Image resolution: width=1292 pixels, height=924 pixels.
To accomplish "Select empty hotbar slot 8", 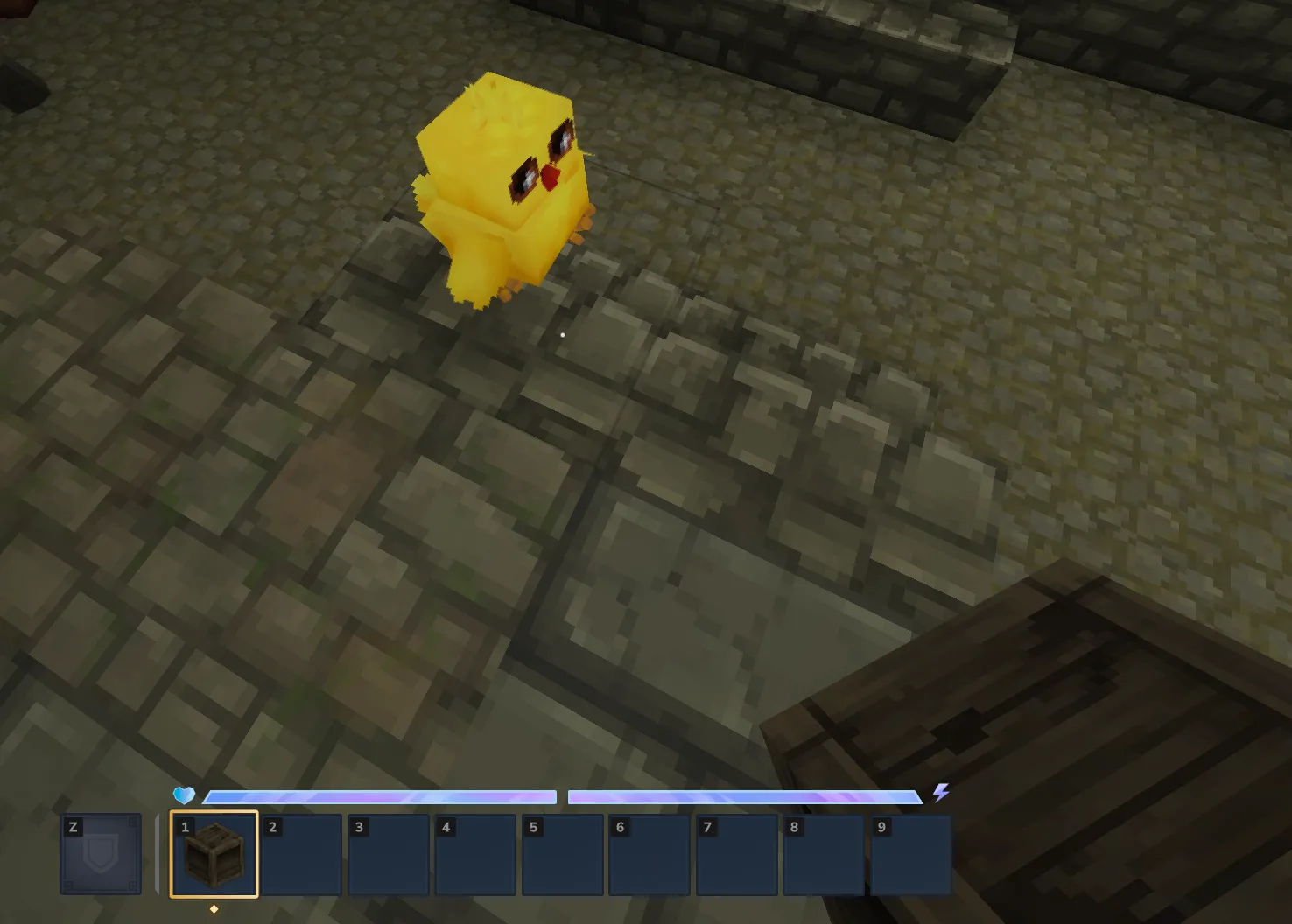I will 824,853.
